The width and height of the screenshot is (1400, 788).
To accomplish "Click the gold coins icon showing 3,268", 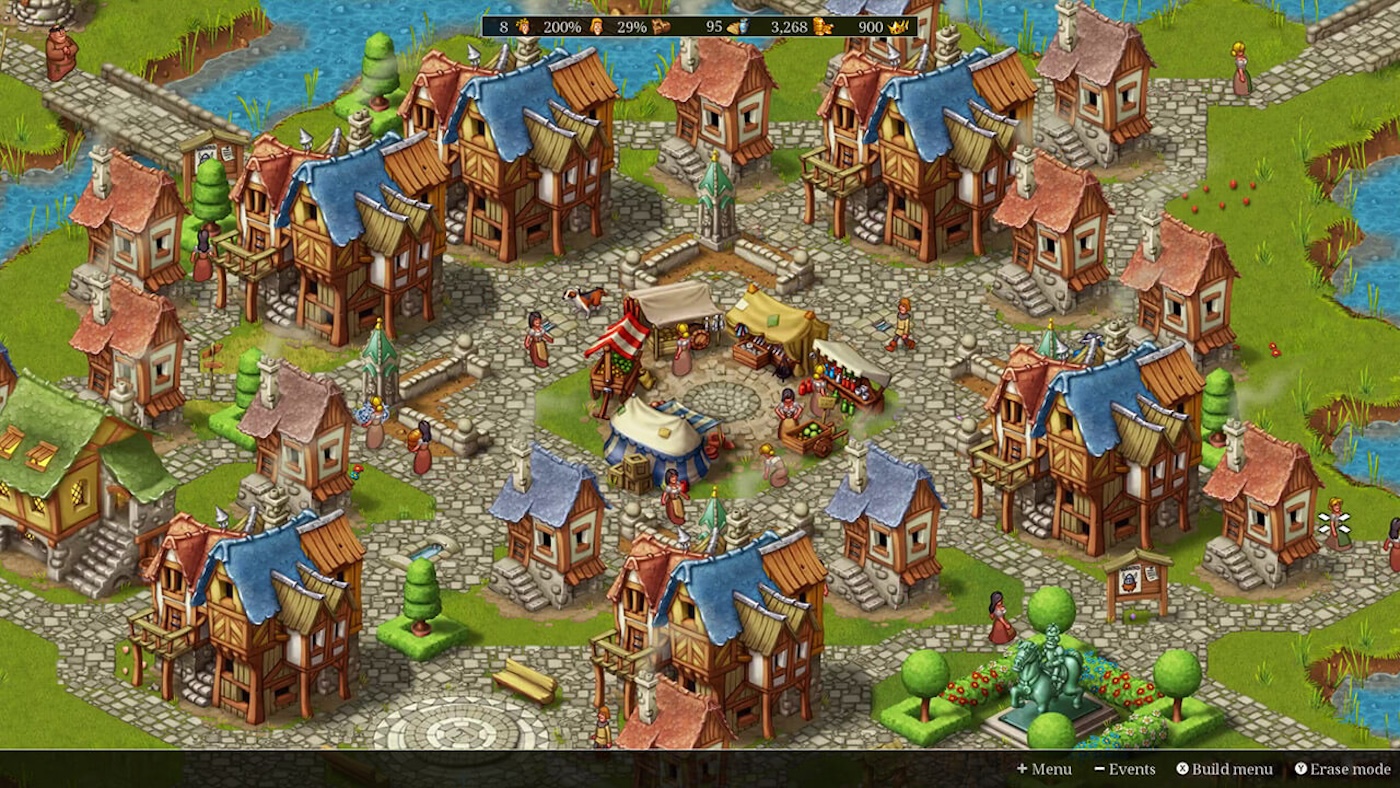I will 824,27.
